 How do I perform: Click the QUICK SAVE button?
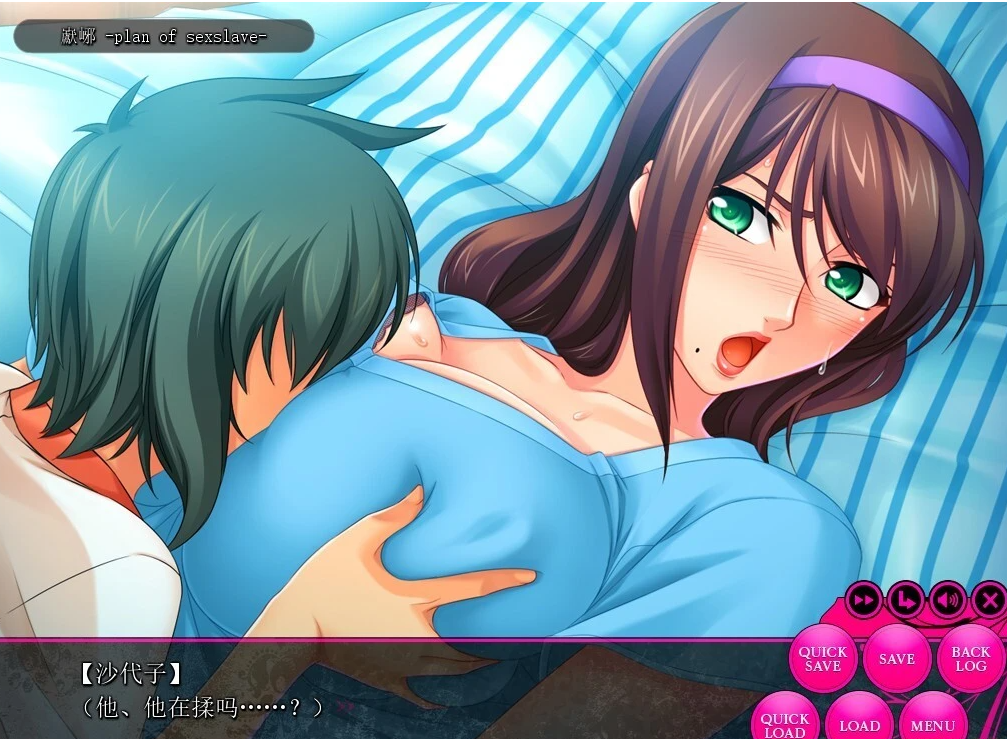(x=822, y=658)
